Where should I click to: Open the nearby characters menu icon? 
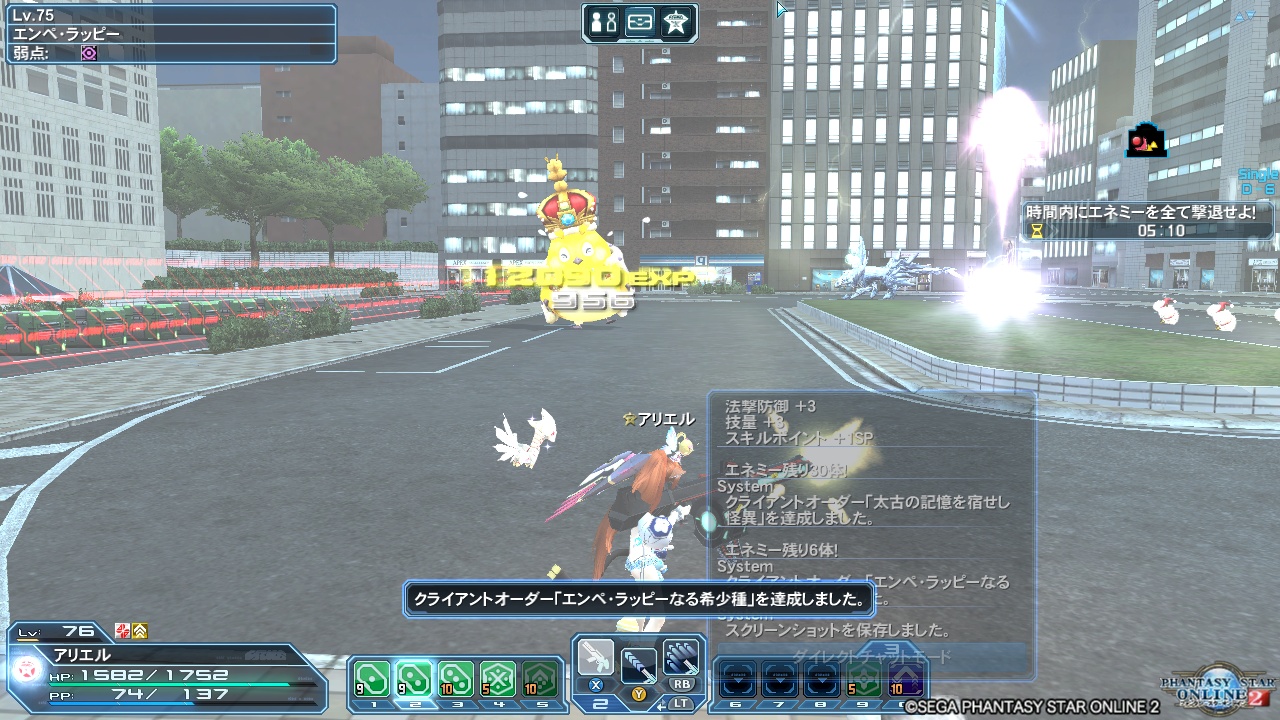pos(603,21)
